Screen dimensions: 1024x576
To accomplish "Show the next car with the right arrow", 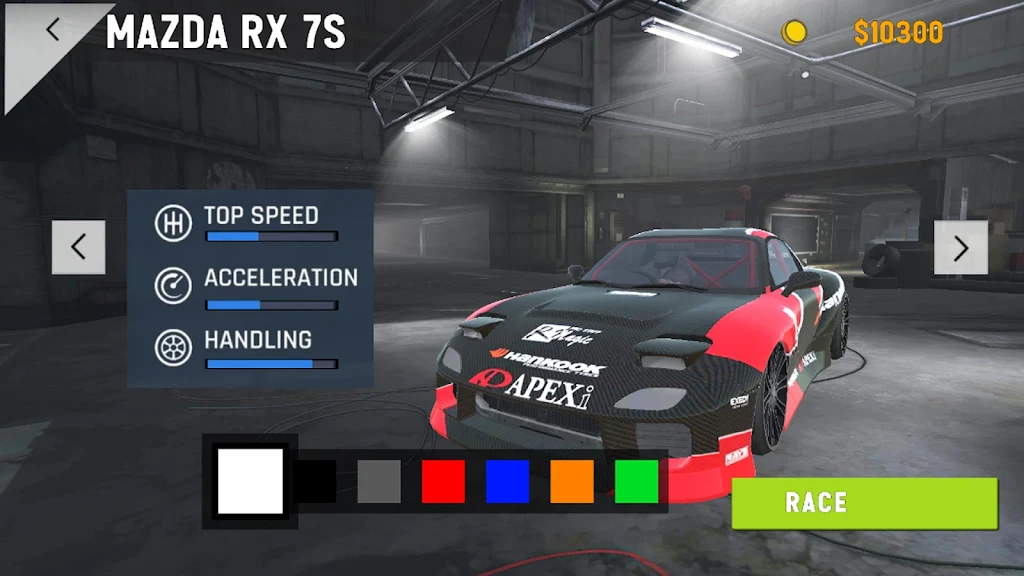I will [x=960, y=247].
